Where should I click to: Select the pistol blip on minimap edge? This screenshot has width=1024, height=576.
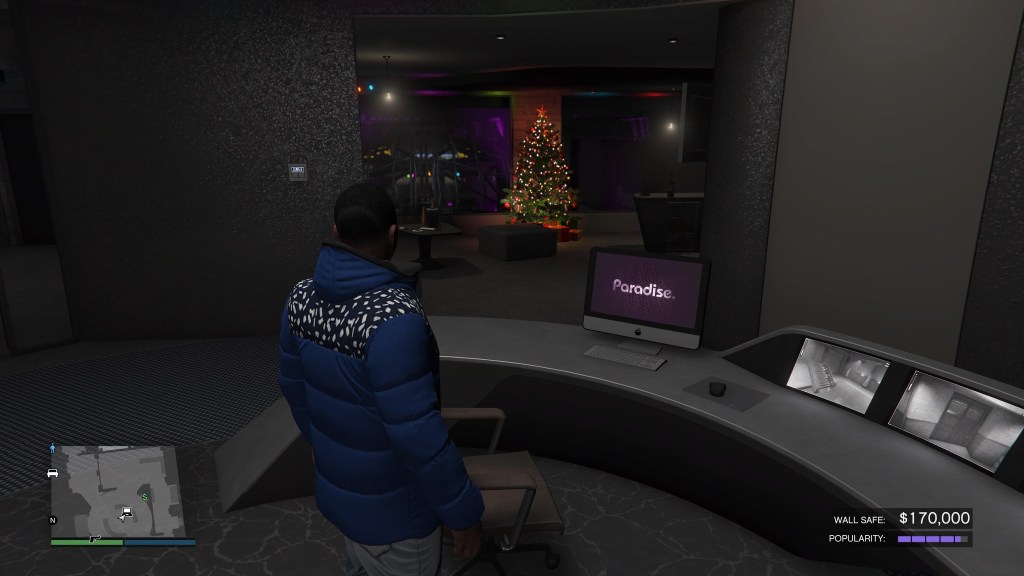coord(97,538)
